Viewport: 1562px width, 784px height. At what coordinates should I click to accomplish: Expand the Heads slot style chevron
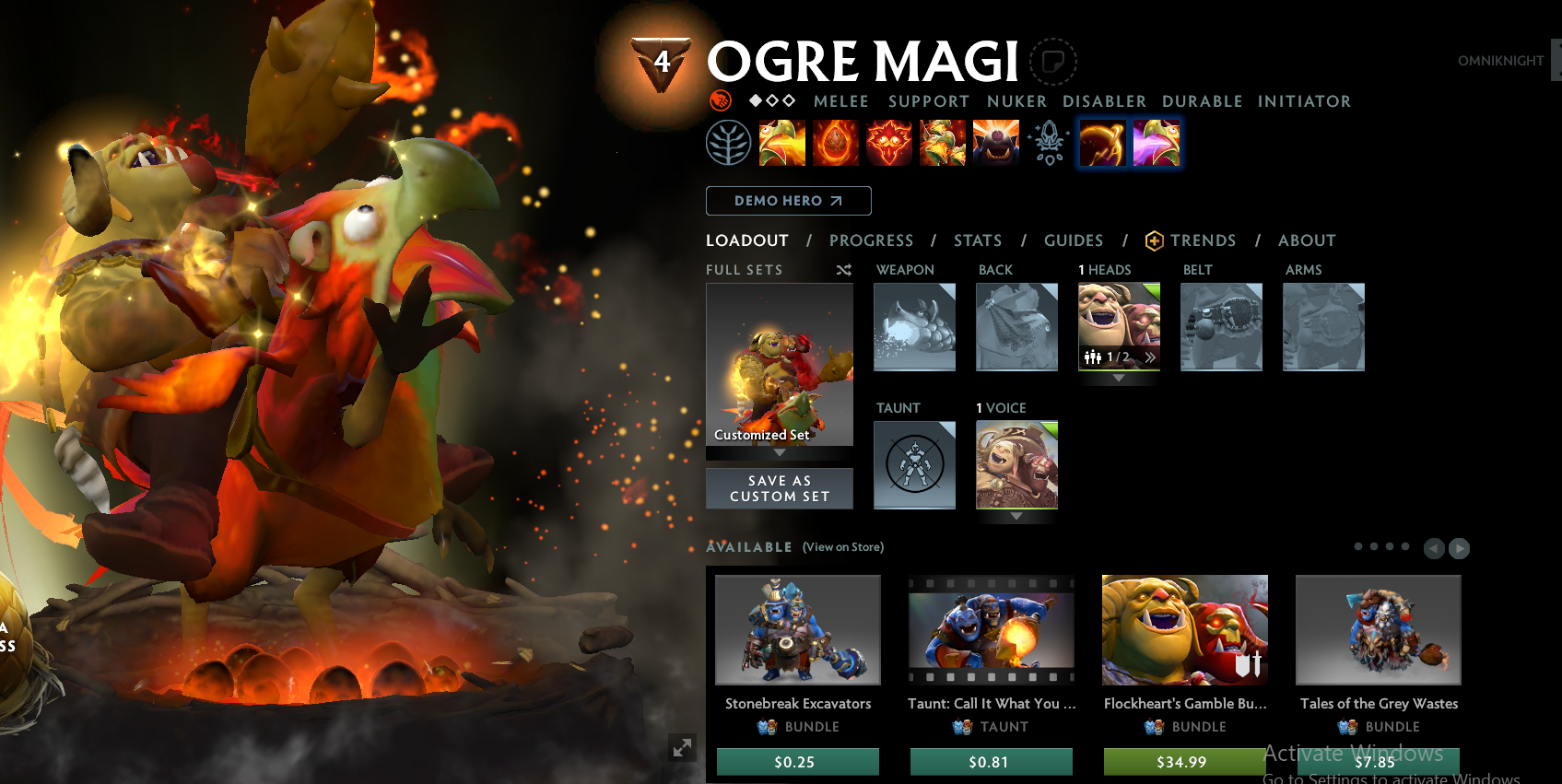coord(1149,357)
